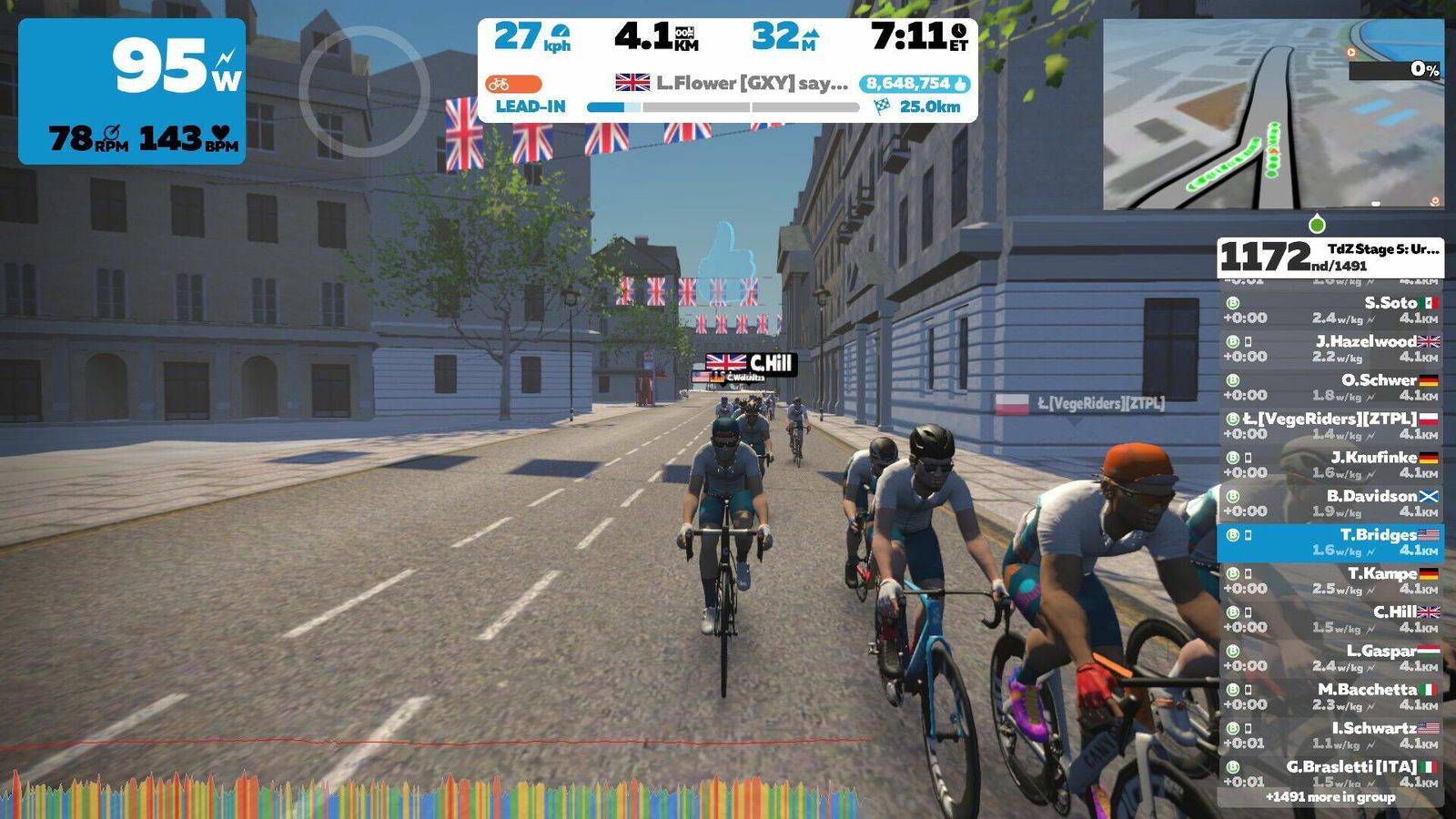Click L.Gaspar's rider row

click(x=1330, y=658)
